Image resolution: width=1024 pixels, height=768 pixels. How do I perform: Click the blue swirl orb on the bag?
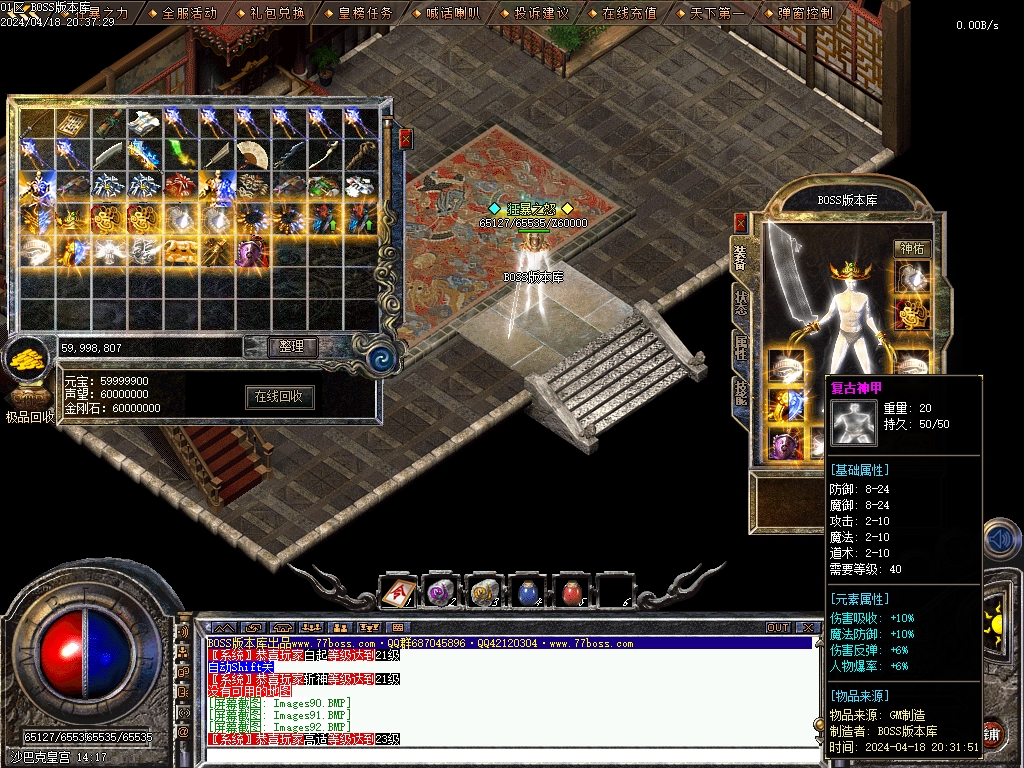point(381,357)
